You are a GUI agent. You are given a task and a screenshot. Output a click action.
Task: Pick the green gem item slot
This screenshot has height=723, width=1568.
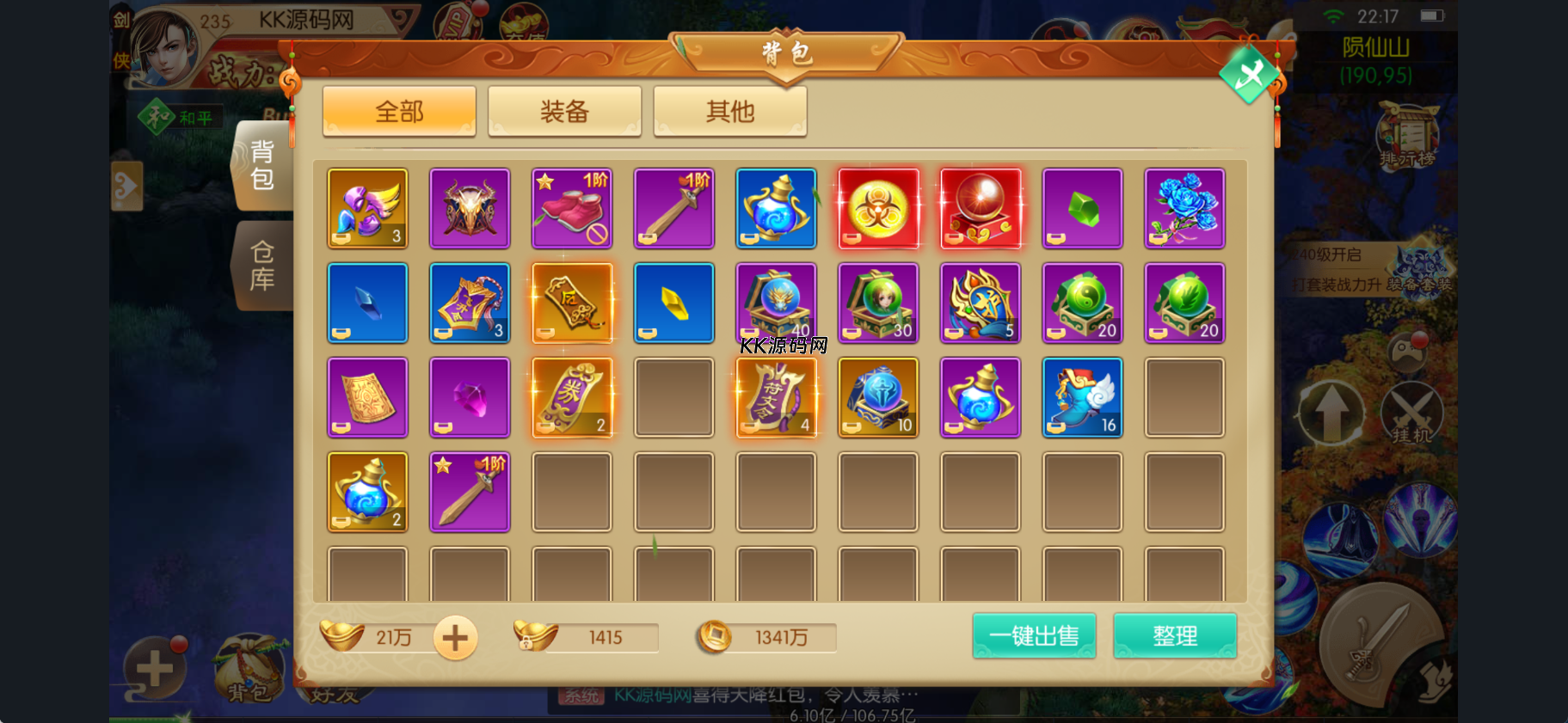coord(1082,209)
